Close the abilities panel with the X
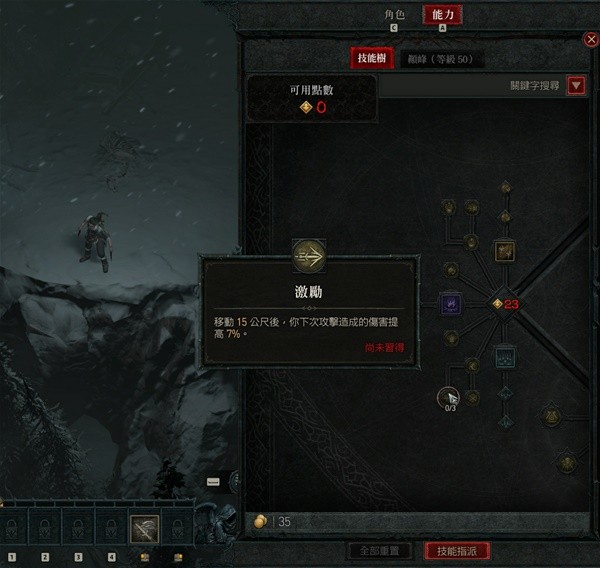600x568 pixels. pyautogui.click(x=590, y=39)
